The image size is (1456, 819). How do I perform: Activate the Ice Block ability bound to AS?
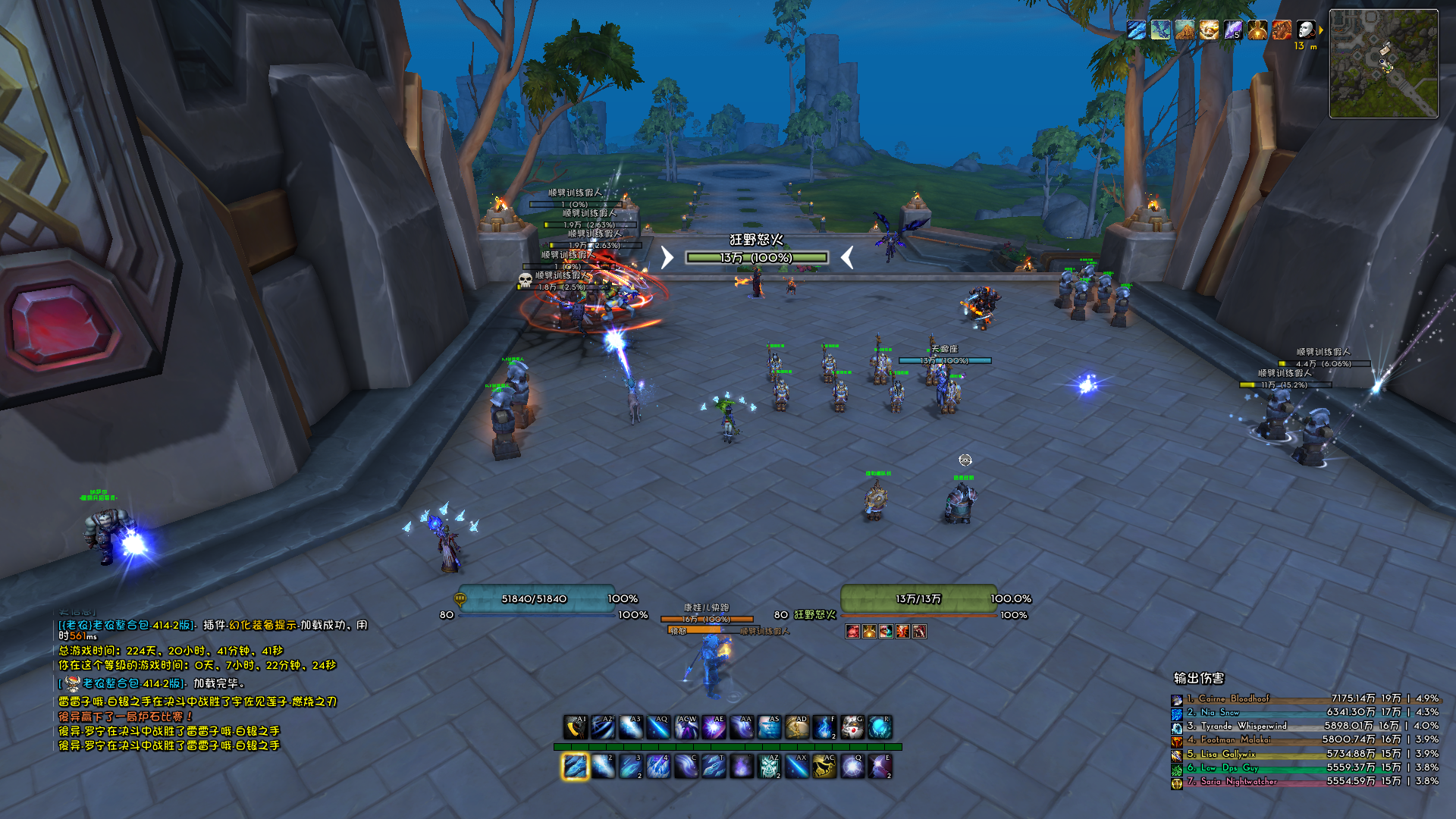pos(769,728)
